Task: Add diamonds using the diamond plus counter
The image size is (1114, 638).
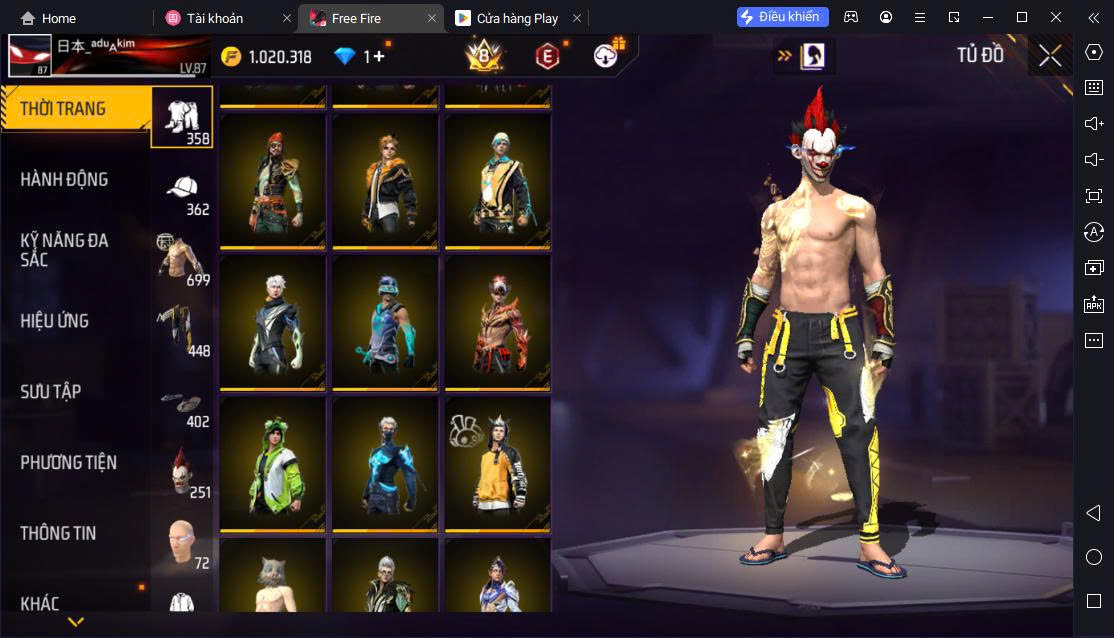Action: pos(360,57)
